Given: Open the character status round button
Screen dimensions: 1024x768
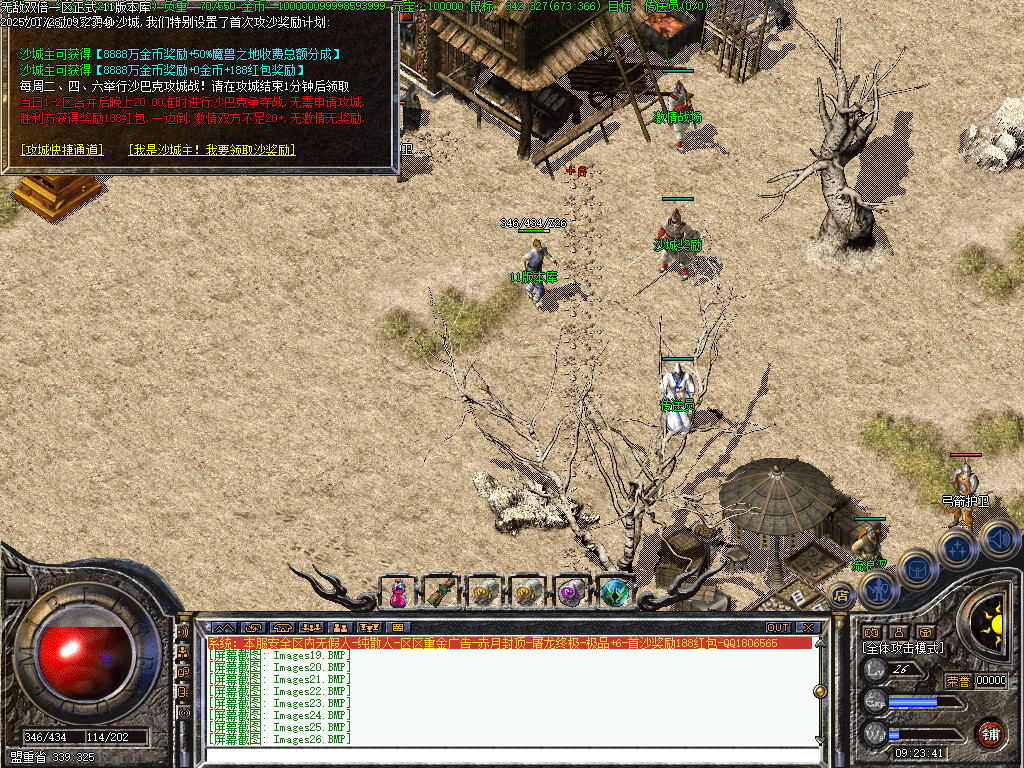Looking at the screenshot, I should [x=876, y=590].
